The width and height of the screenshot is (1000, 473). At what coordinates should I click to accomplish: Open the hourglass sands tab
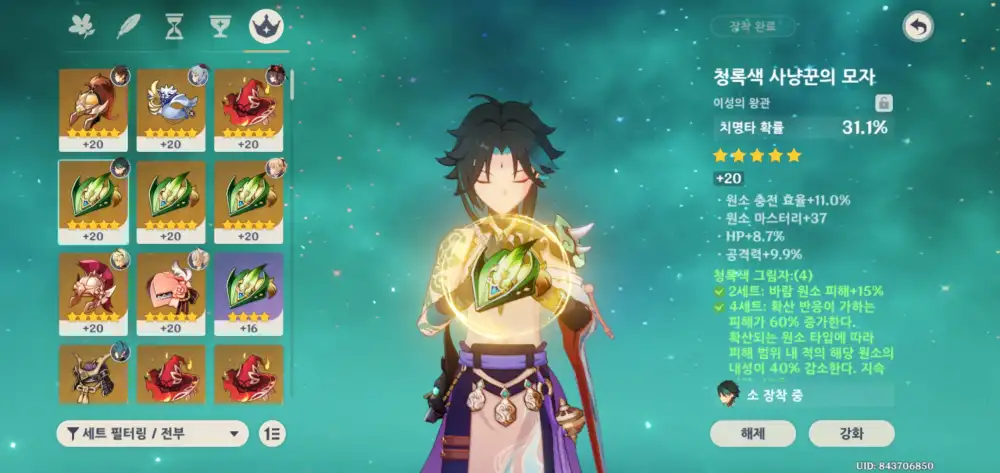coord(175,26)
